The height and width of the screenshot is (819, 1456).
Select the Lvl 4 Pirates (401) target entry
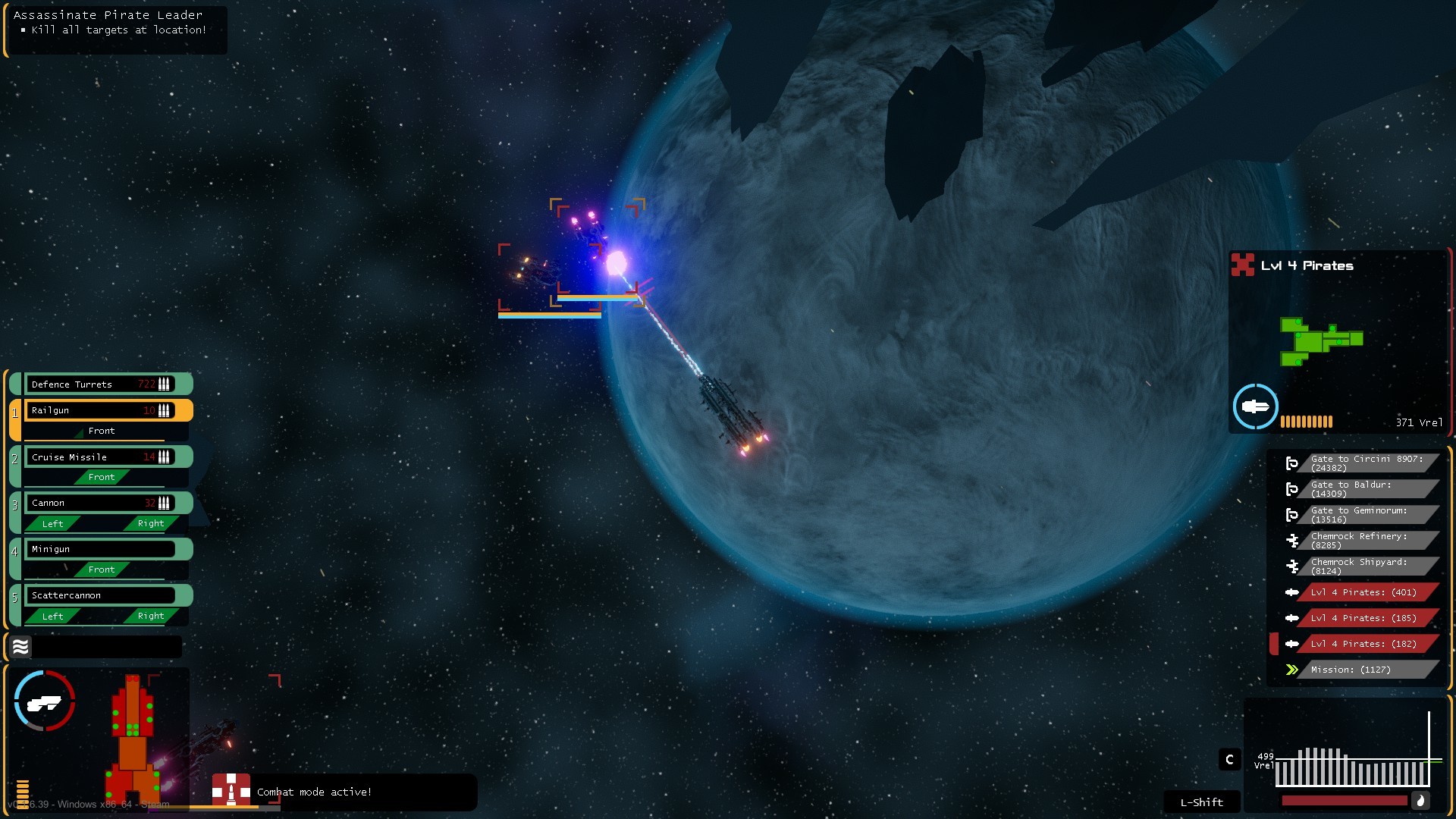click(1361, 592)
